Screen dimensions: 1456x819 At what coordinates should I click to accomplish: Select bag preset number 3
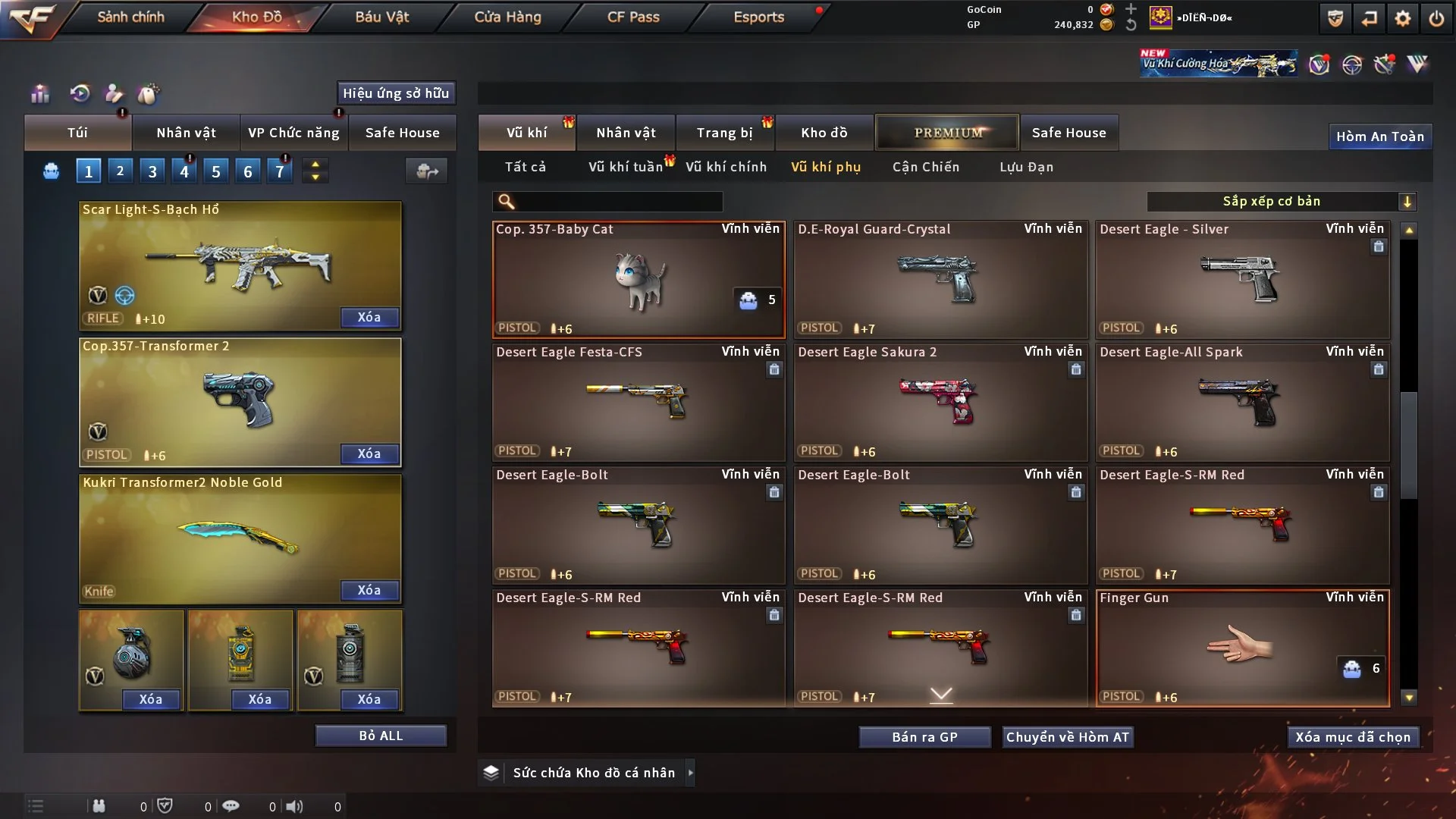152,171
